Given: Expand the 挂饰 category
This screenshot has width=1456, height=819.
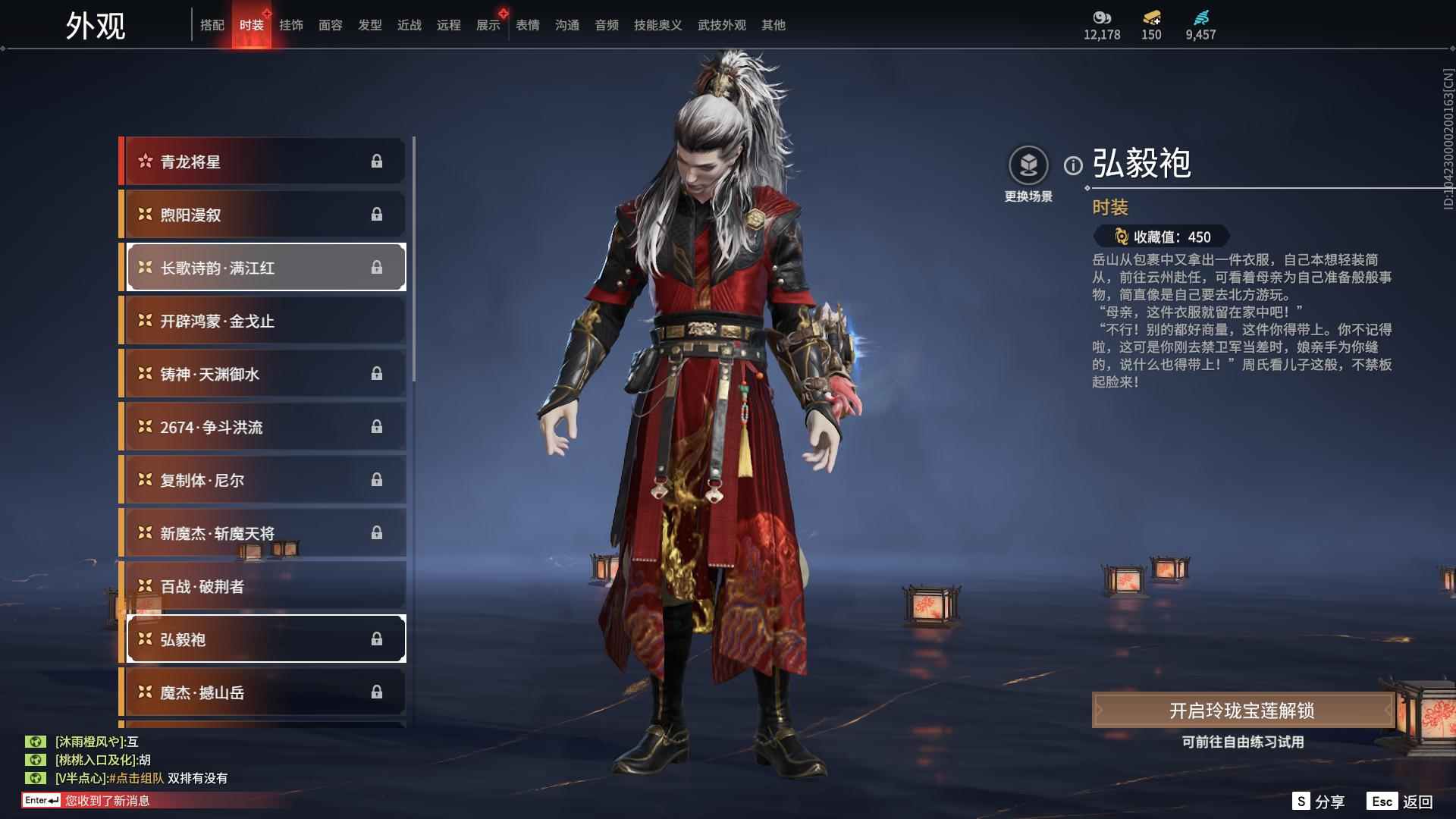Looking at the screenshot, I should (291, 24).
